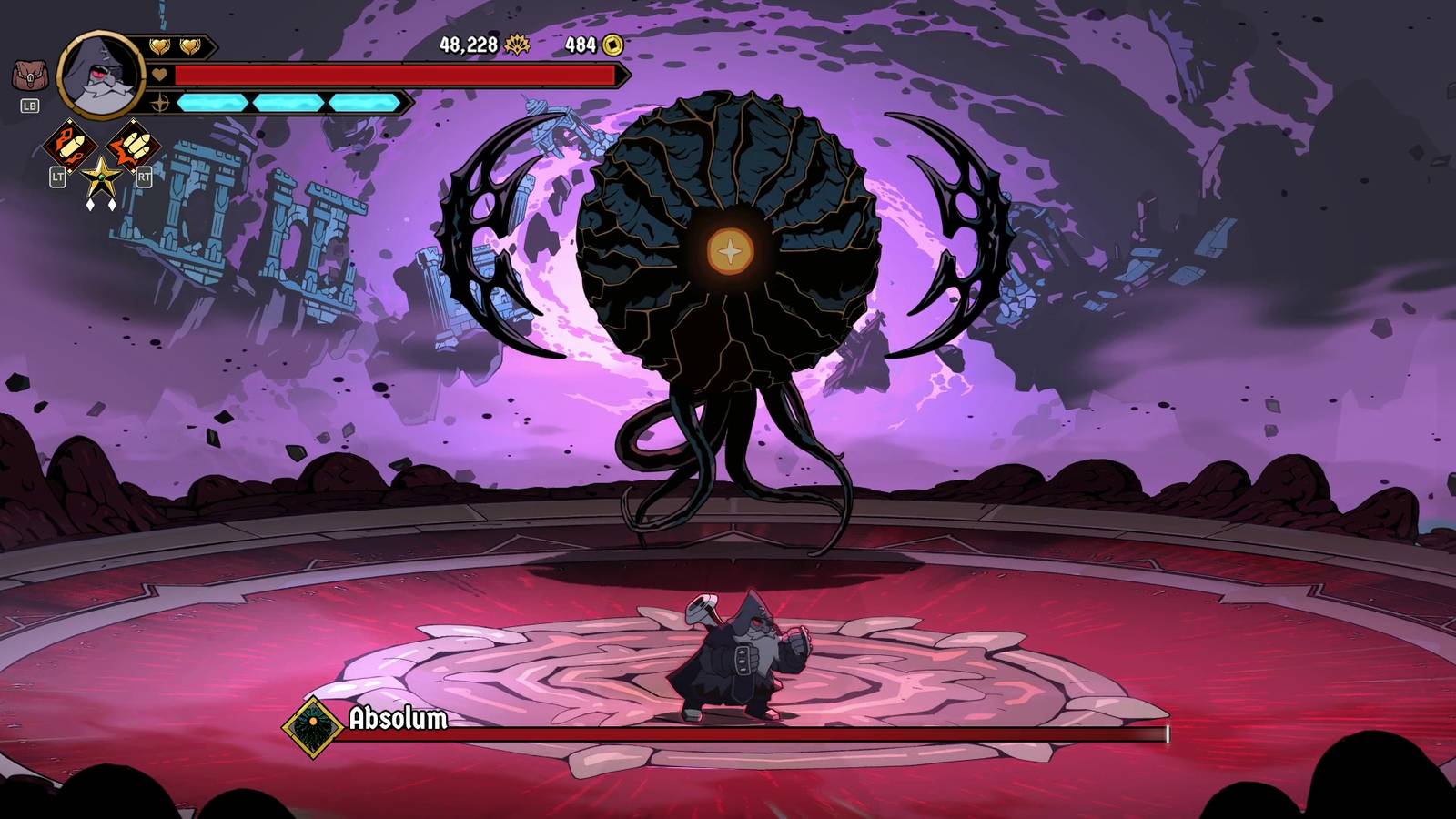Click the LB button prompt label
Viewport: 1456px width, 819px height.
30,106
